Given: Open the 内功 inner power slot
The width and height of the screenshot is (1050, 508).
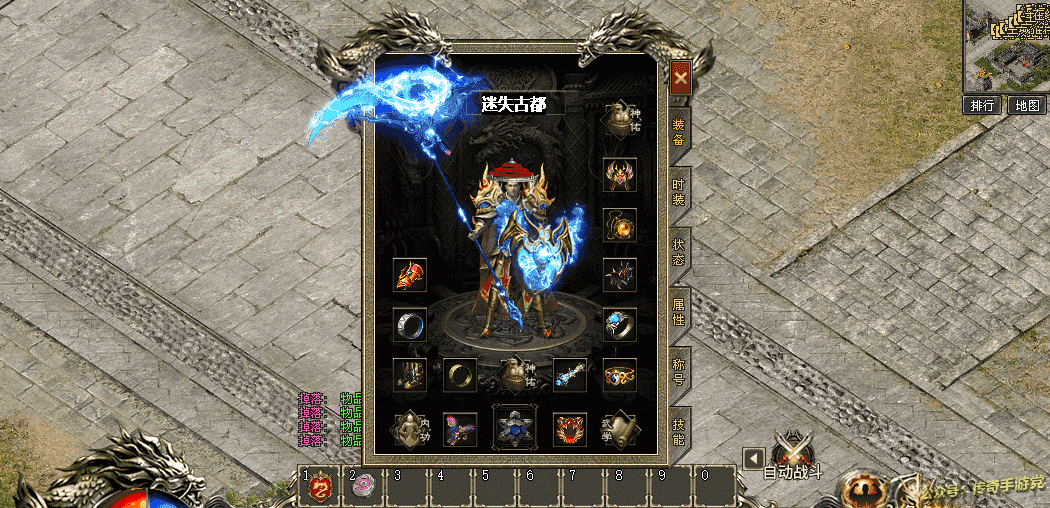Looking at the screenshot, I should [x=410, y=428].
